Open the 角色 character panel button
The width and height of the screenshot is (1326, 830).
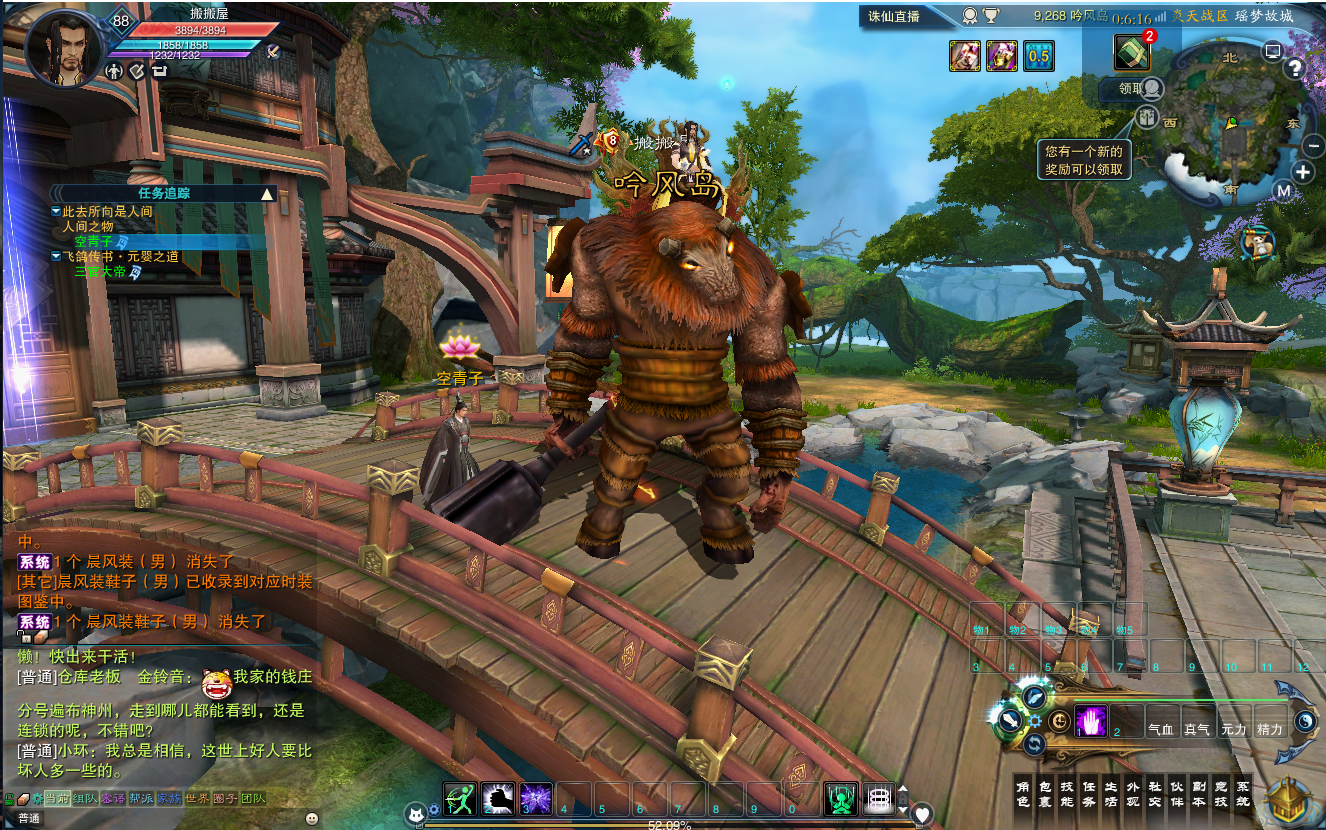pyautogui.click(x=1024, y=793)
